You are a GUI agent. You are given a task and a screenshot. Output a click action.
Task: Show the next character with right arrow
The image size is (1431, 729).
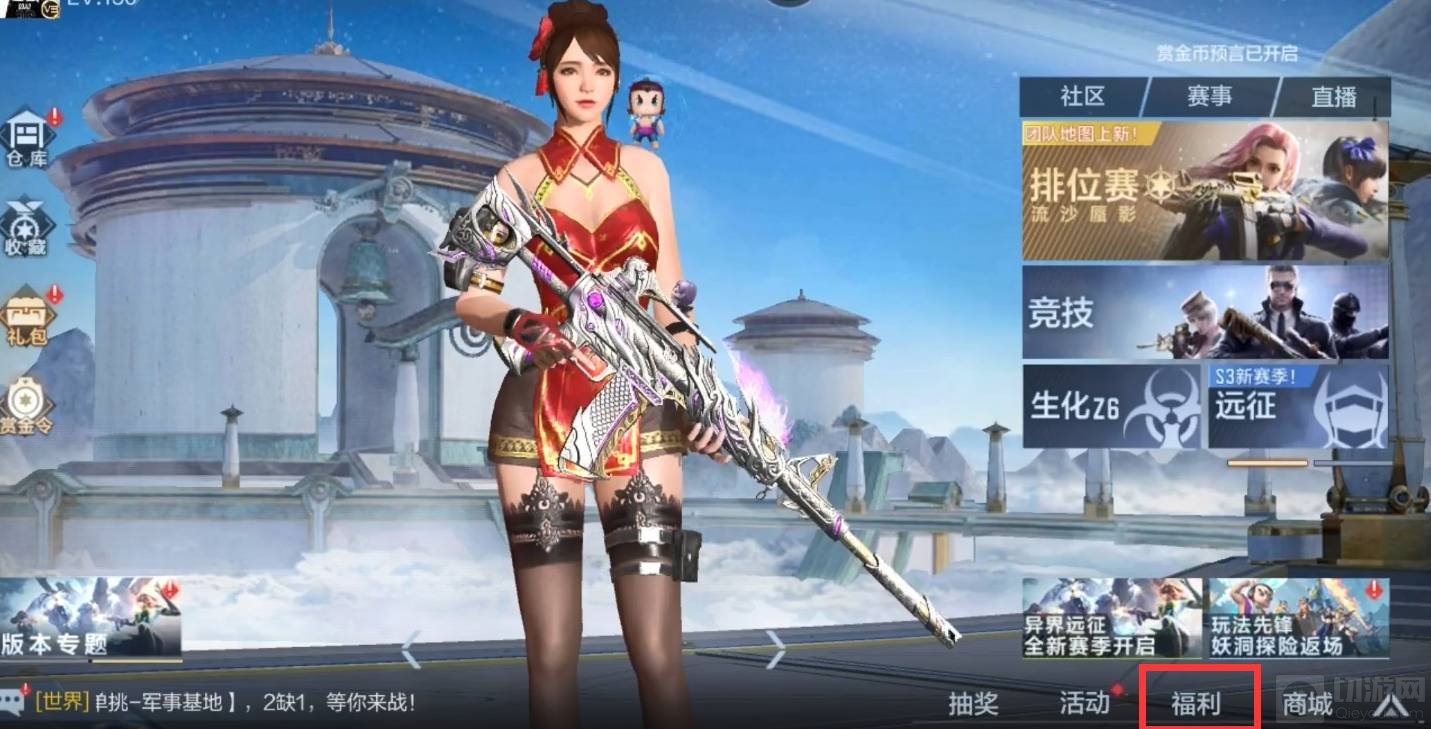coord(776,650)
